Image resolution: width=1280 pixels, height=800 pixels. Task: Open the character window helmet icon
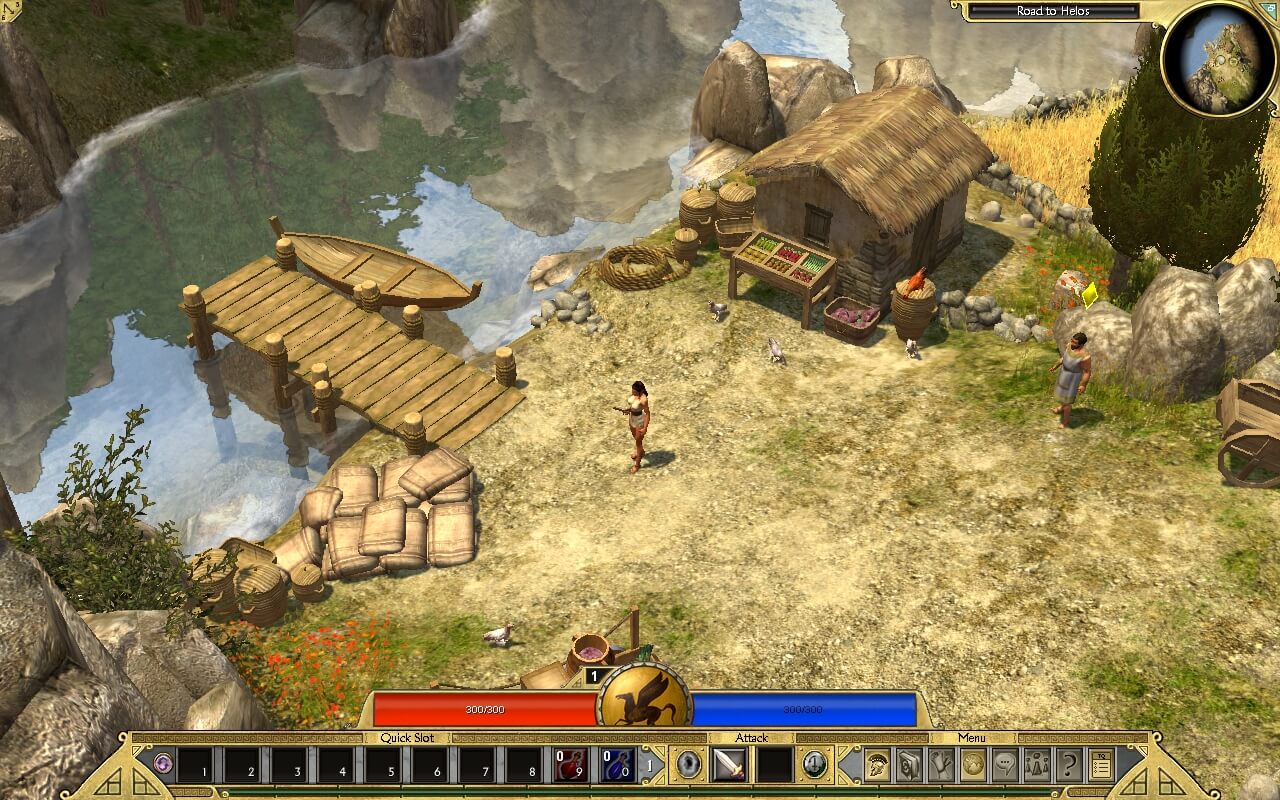point(877,765)
